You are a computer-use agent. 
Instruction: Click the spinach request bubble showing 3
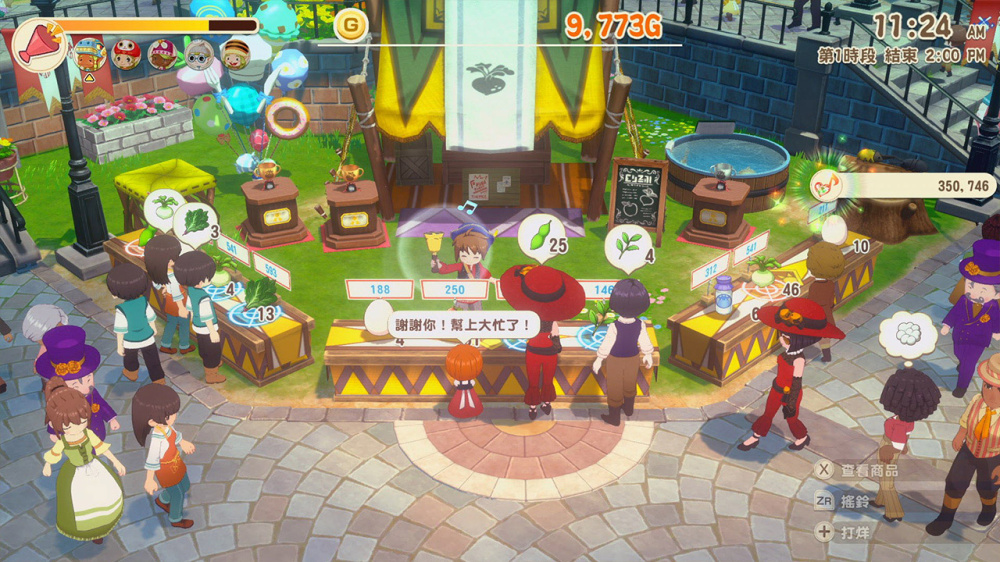[x=196, y=222]
